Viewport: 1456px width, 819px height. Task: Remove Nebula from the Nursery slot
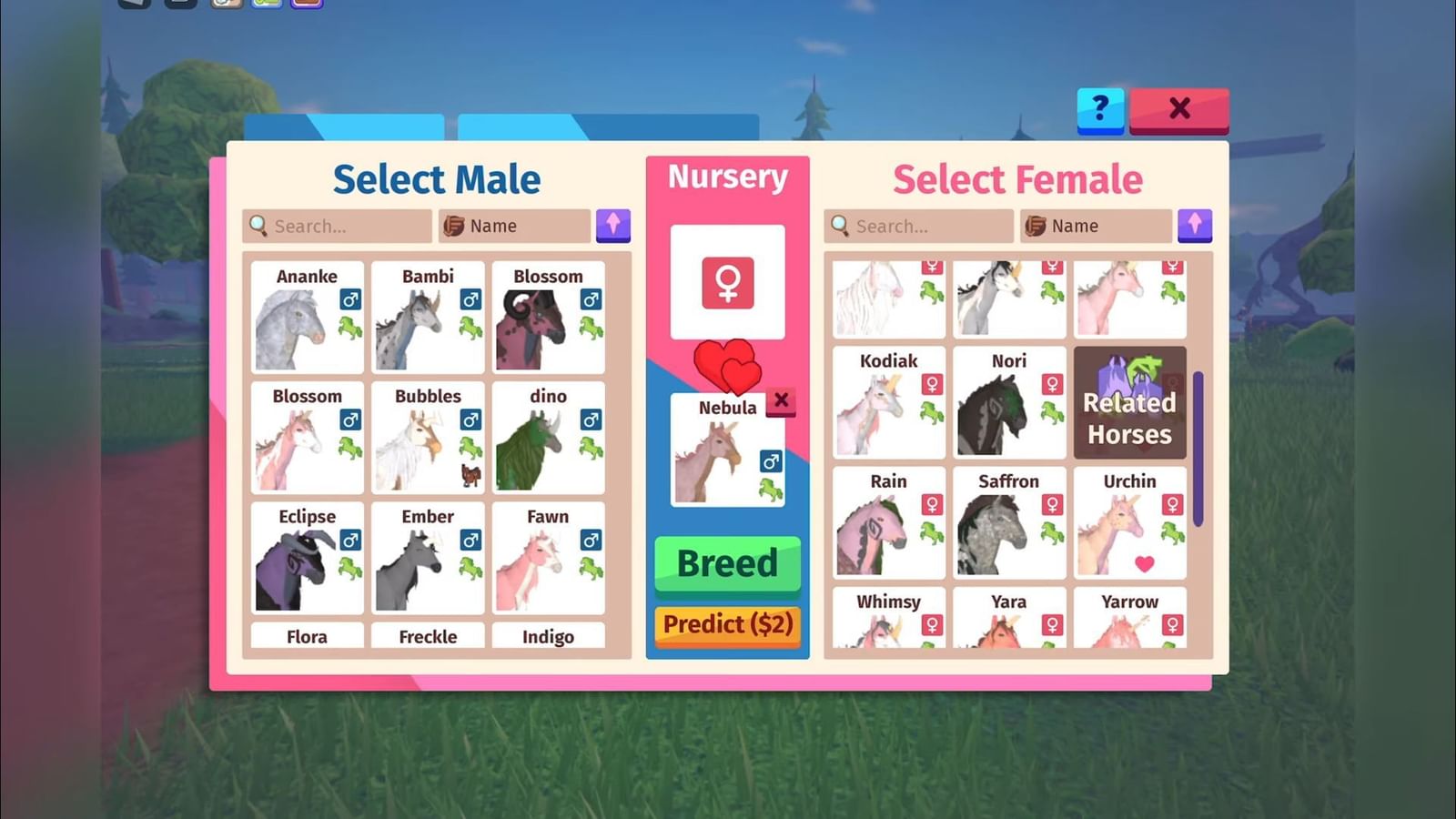[x=781, y=400]
